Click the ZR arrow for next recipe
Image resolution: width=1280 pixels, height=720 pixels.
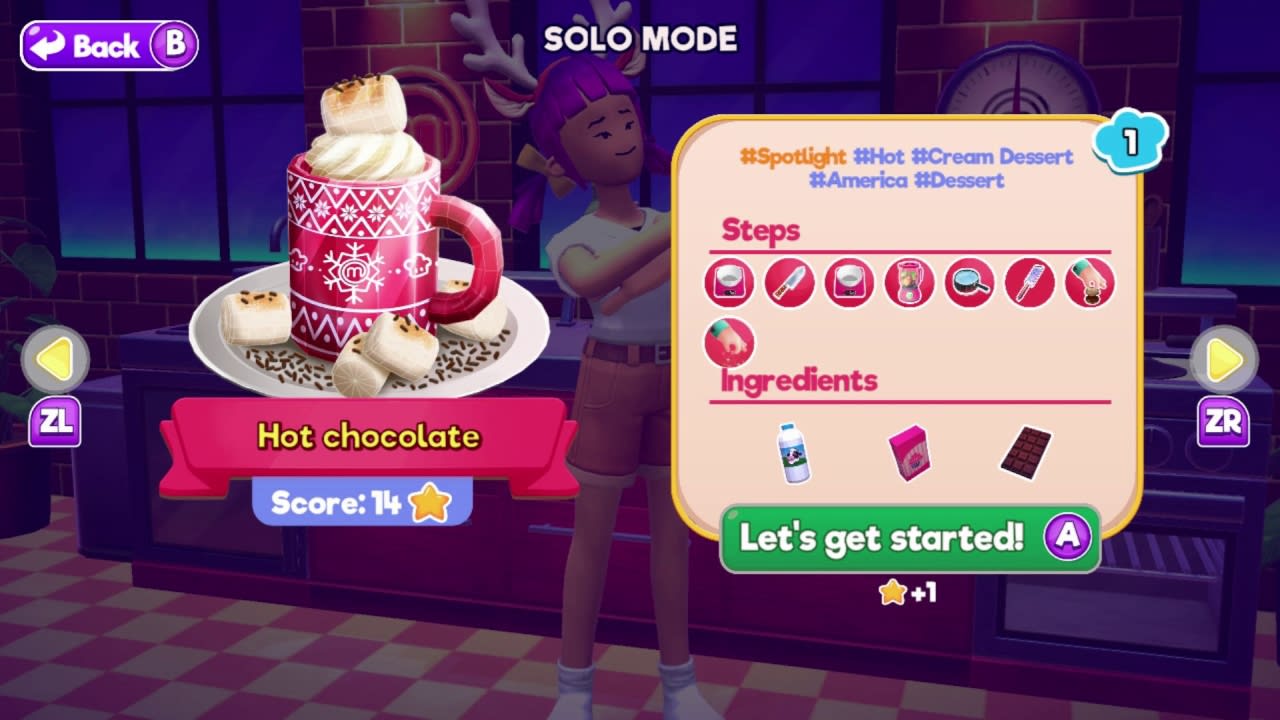(1222, 360)
